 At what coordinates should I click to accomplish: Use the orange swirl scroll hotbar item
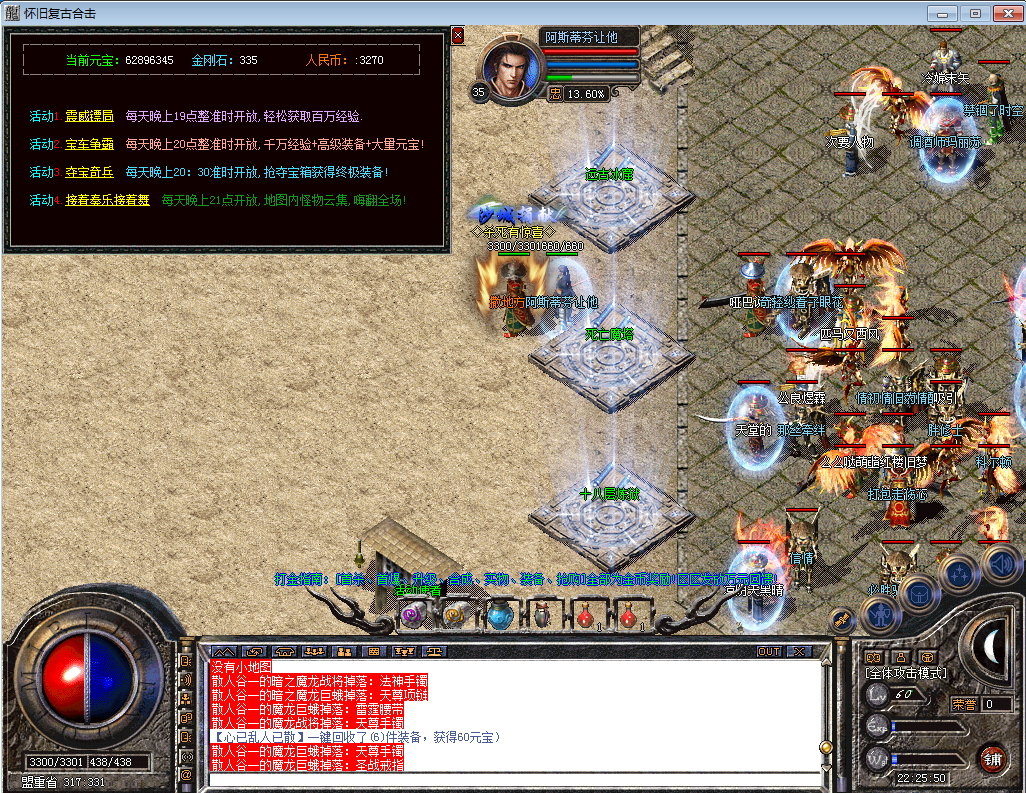tap(454, 615)
